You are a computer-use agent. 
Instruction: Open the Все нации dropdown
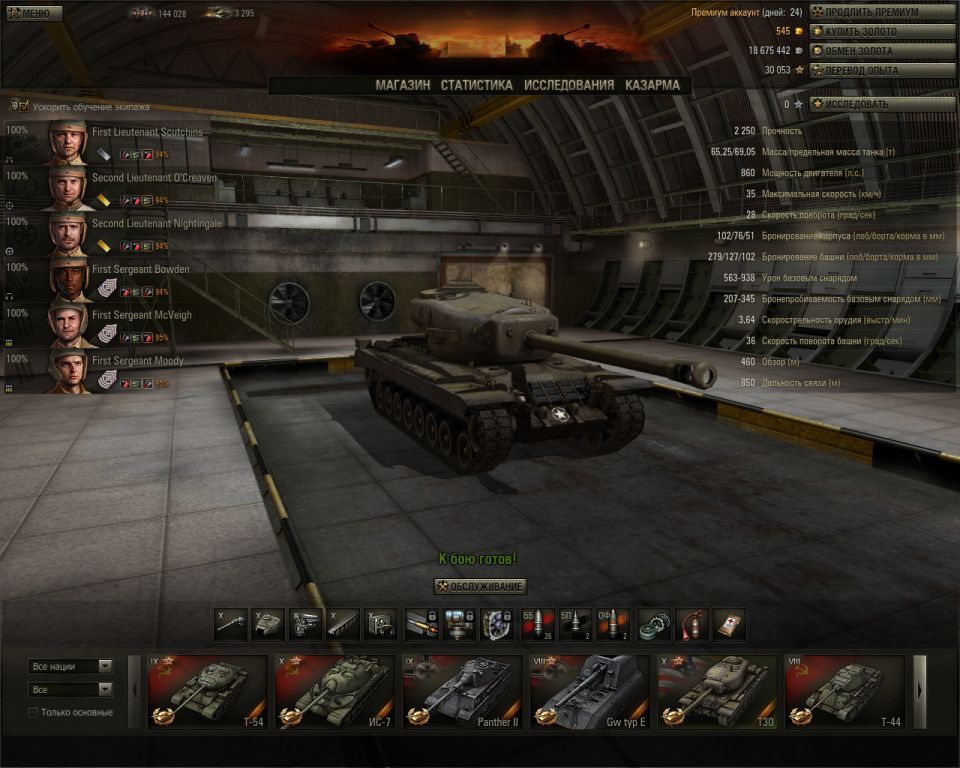coord(70,666)
